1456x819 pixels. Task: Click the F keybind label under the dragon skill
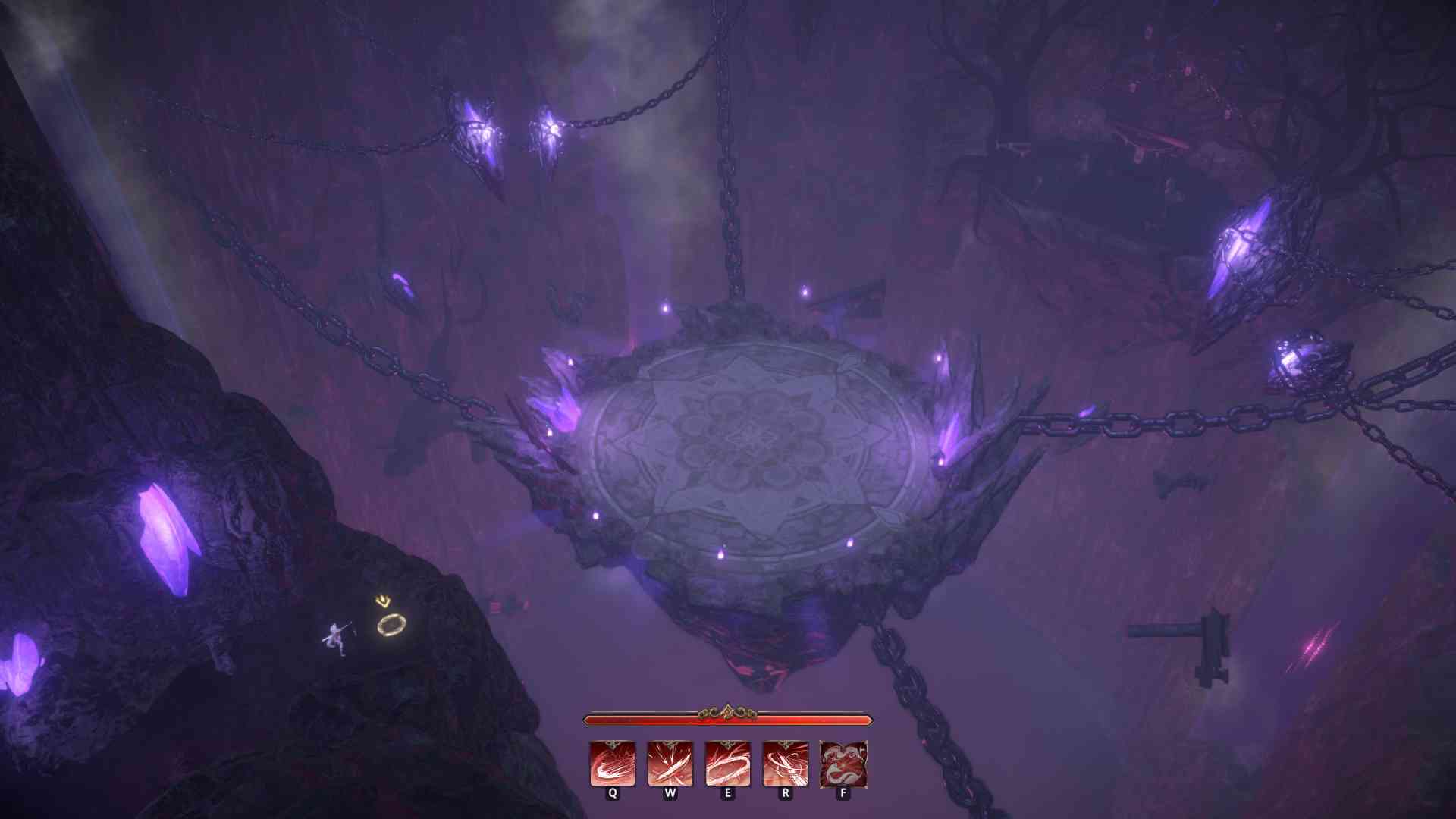[842, 794]
